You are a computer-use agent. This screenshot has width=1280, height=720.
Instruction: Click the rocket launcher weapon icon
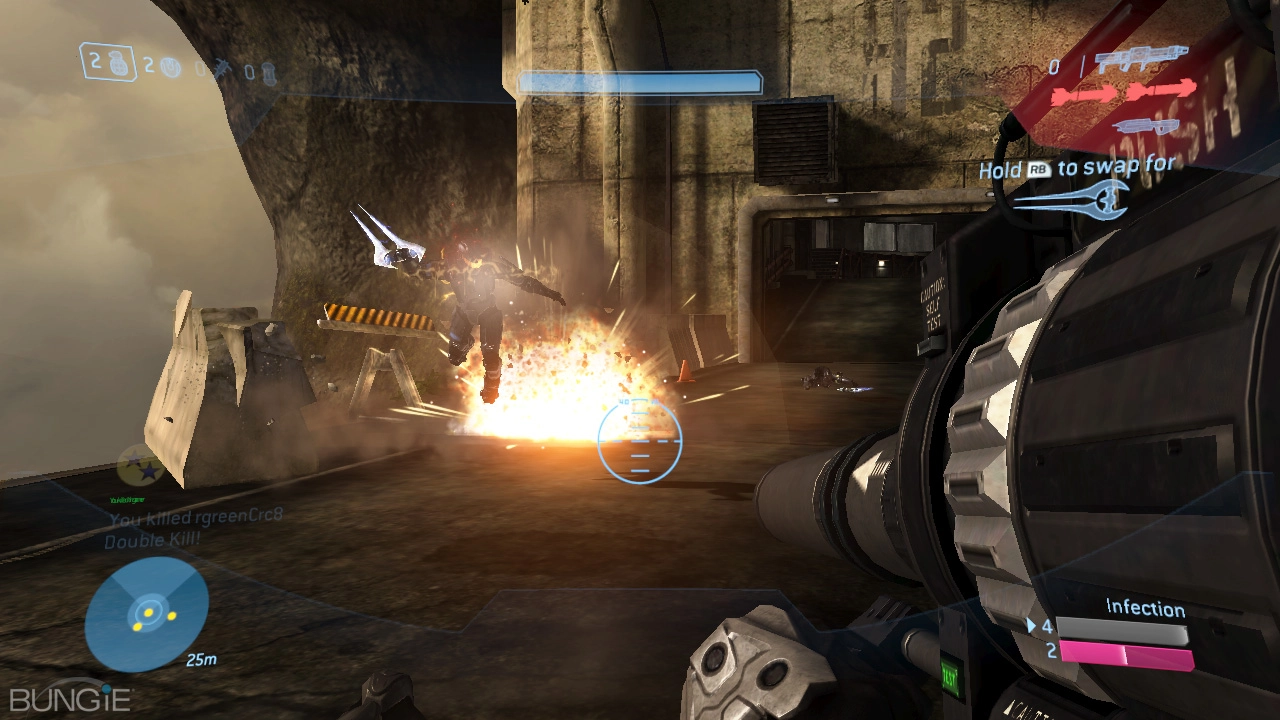tap(1141, 60)
